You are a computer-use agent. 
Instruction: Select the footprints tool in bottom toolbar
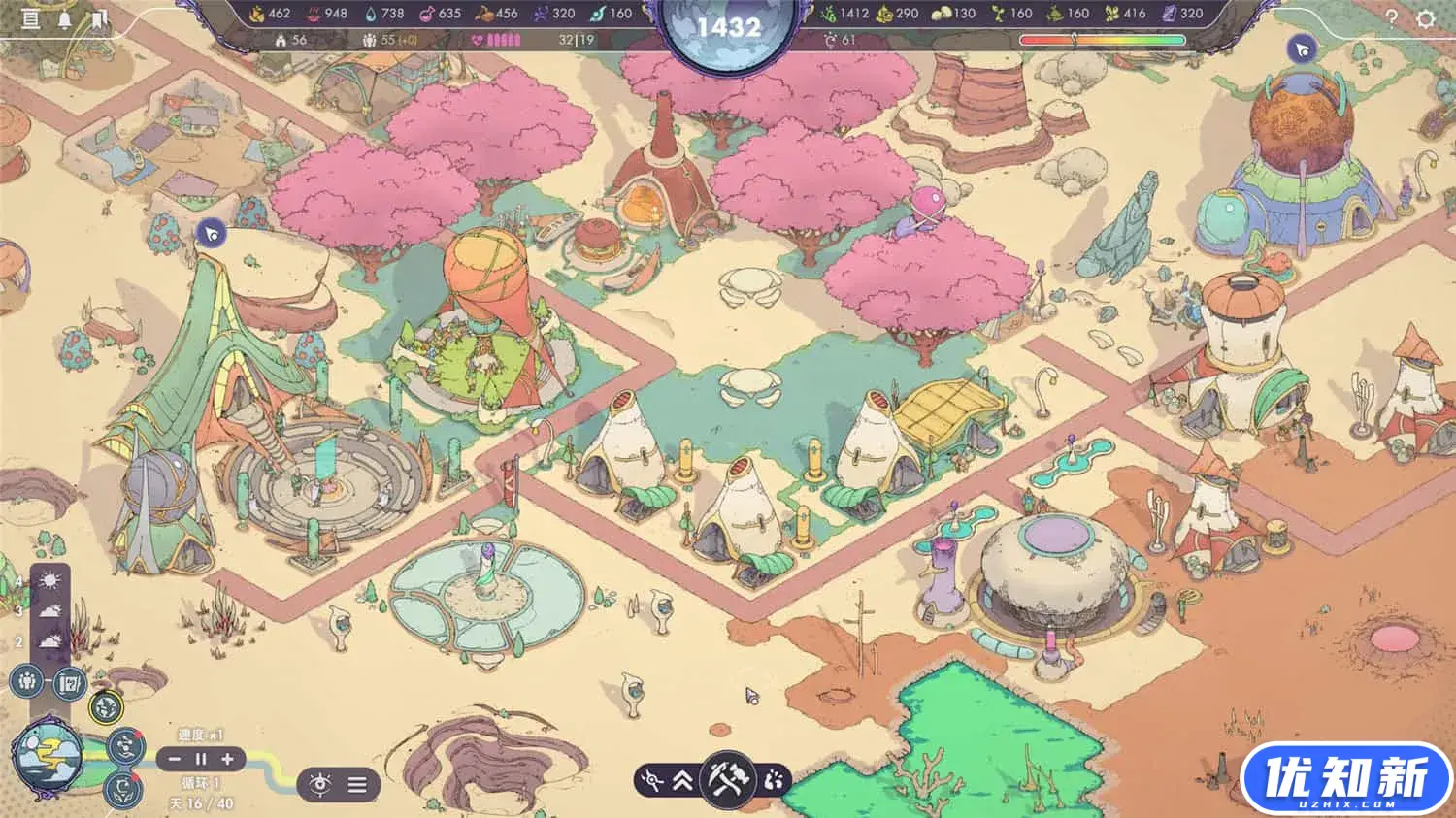pos(773,779)
